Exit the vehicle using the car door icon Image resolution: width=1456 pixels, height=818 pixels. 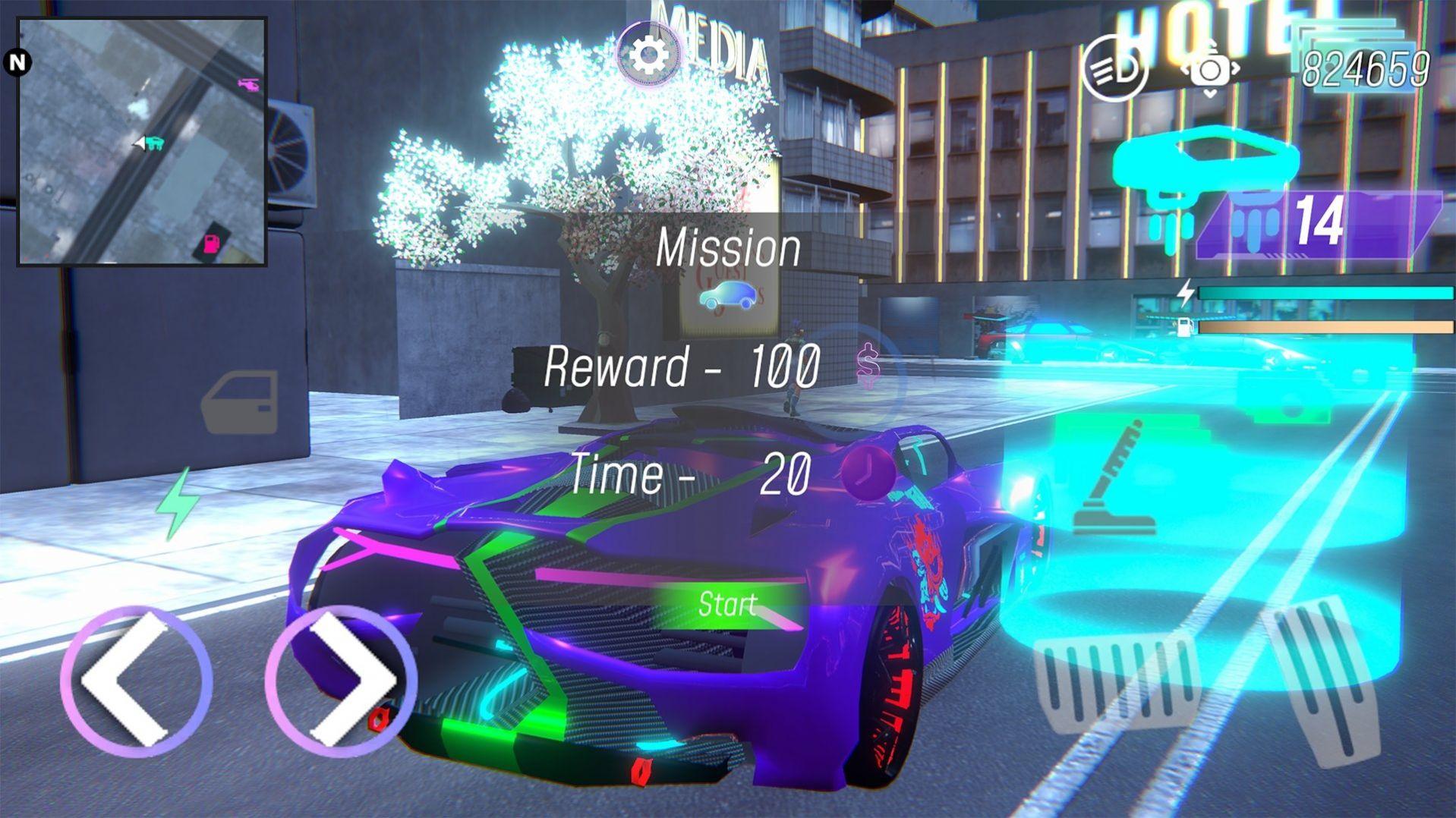(x=240, y=401)
